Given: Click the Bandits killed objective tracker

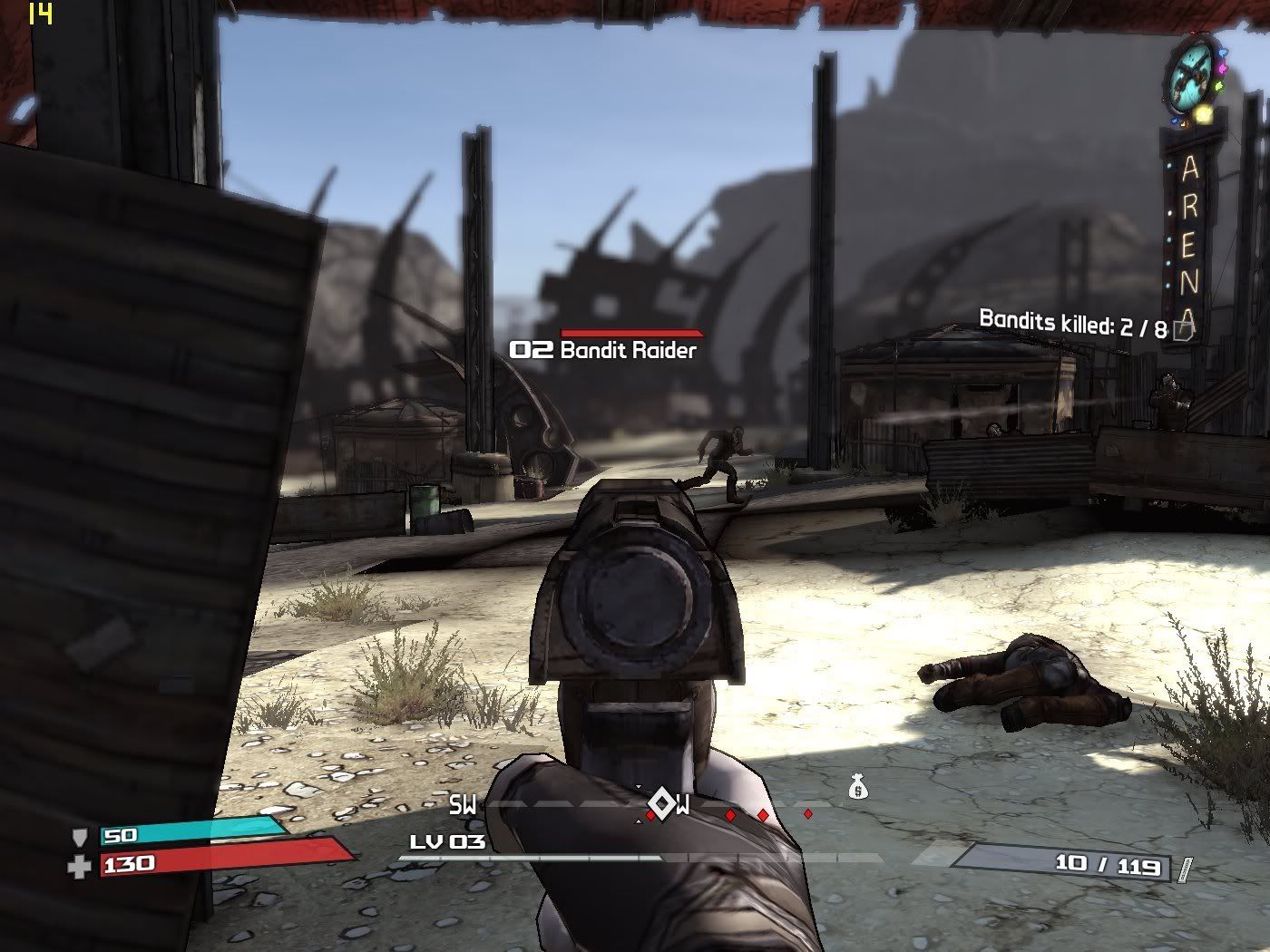Looking at the screenshot, I should pos(1072,323).
